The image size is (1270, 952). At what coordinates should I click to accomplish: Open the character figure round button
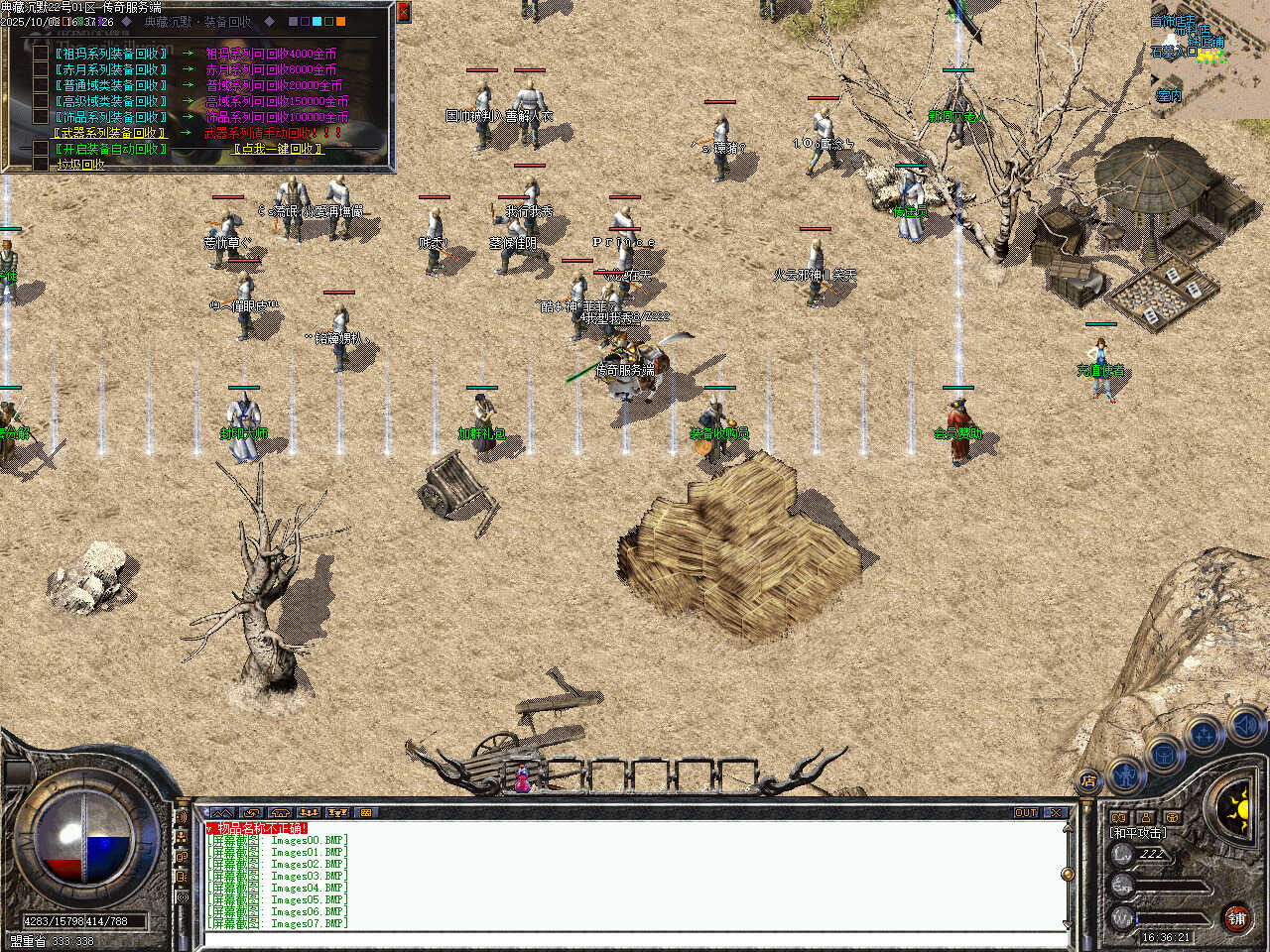(x=1125, y=773)
